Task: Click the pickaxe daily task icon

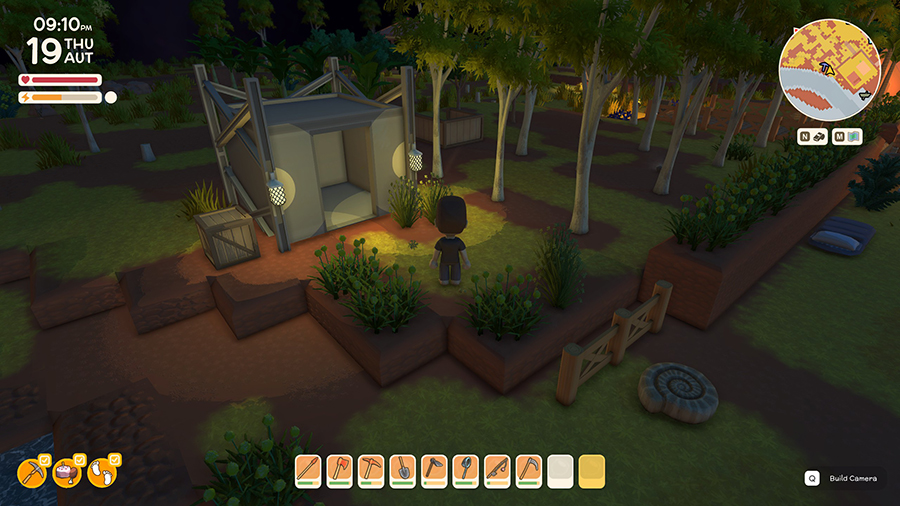Action: pos(35,471)
